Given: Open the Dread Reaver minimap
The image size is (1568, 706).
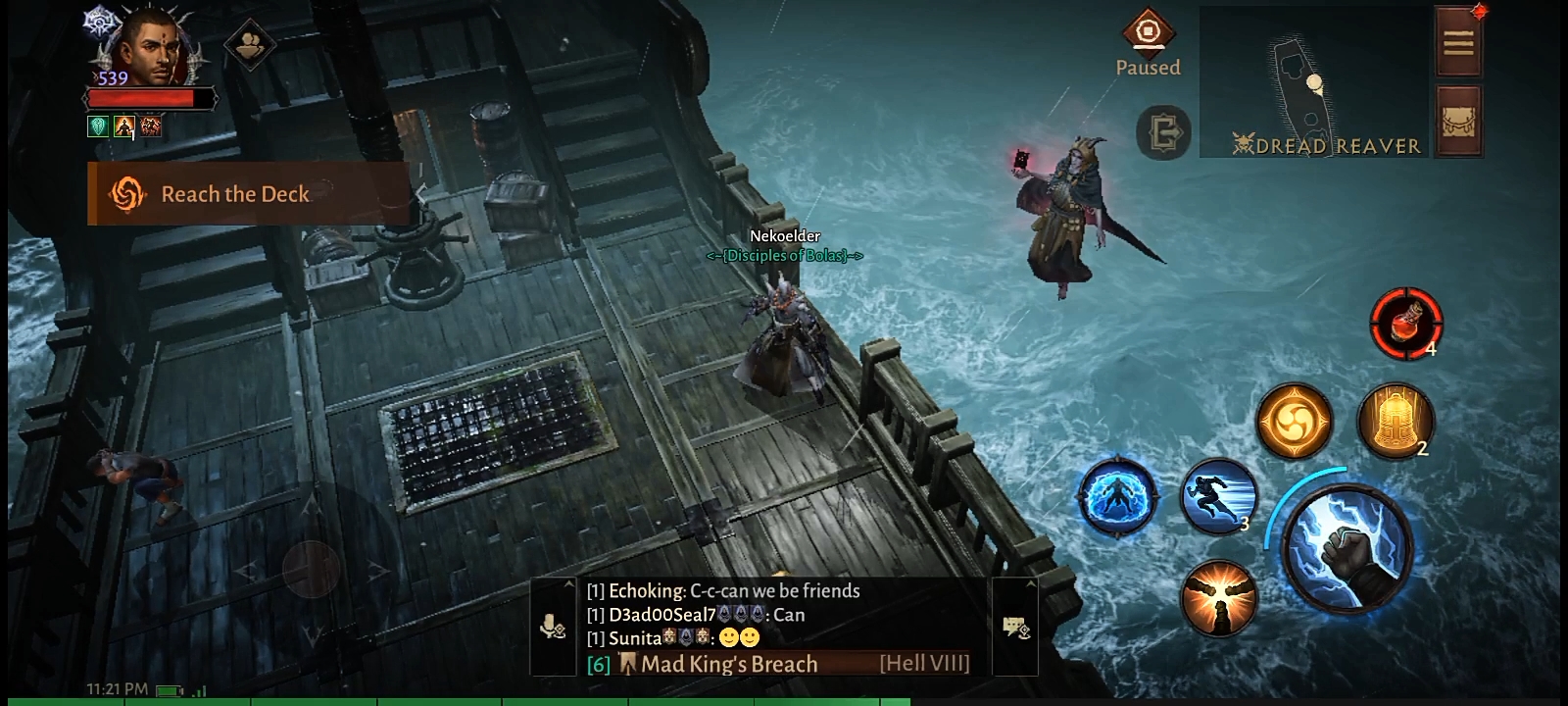Looking at the screenshot, I should (x=1313, y=82).
